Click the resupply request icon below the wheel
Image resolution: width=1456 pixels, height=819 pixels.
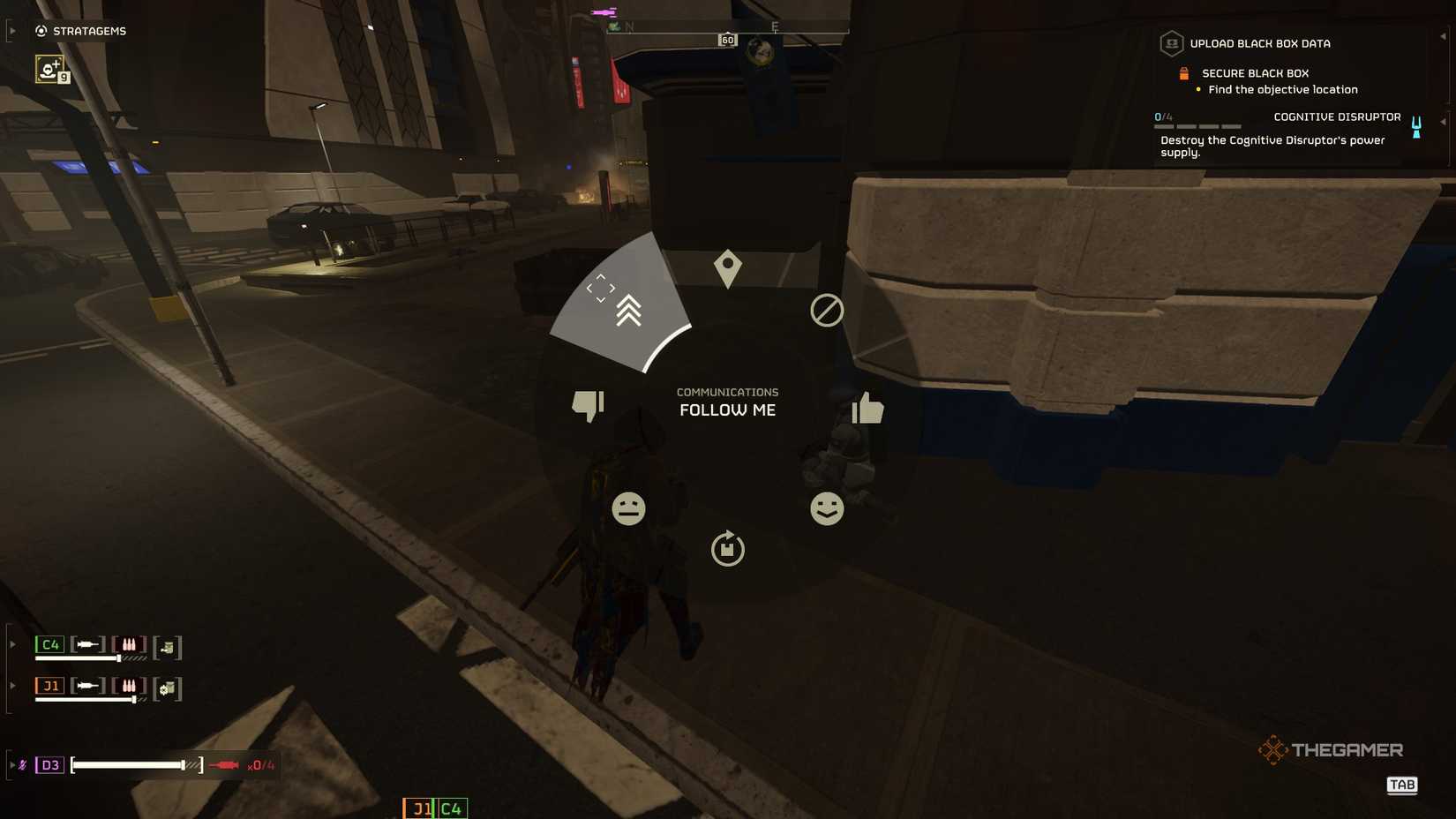point(726,549)
